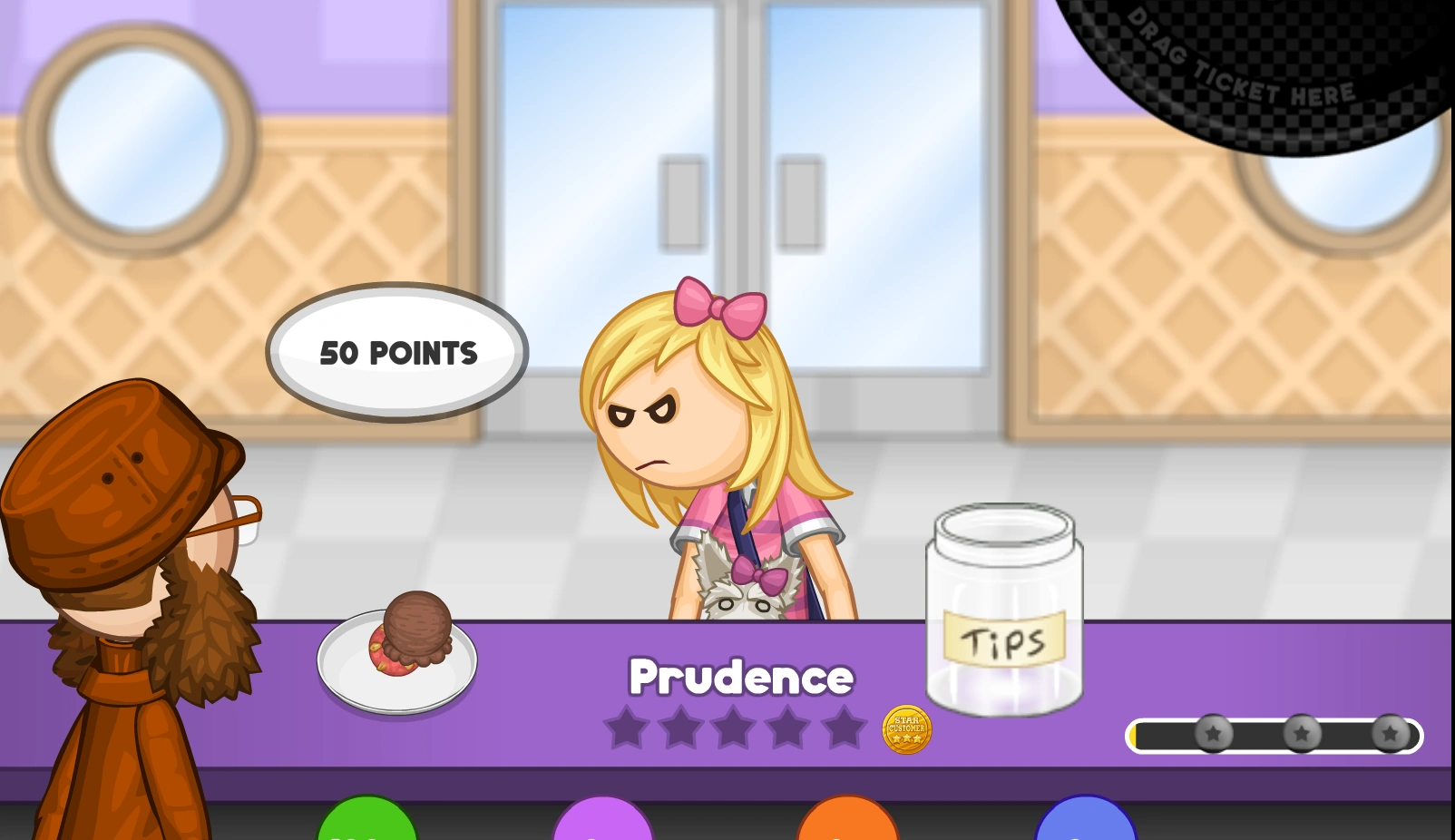The height and width of the screenshot is (840, 1455).
Task: Open the blue Toppings station
Action: pyautogui.click(x=1086, y=825)
